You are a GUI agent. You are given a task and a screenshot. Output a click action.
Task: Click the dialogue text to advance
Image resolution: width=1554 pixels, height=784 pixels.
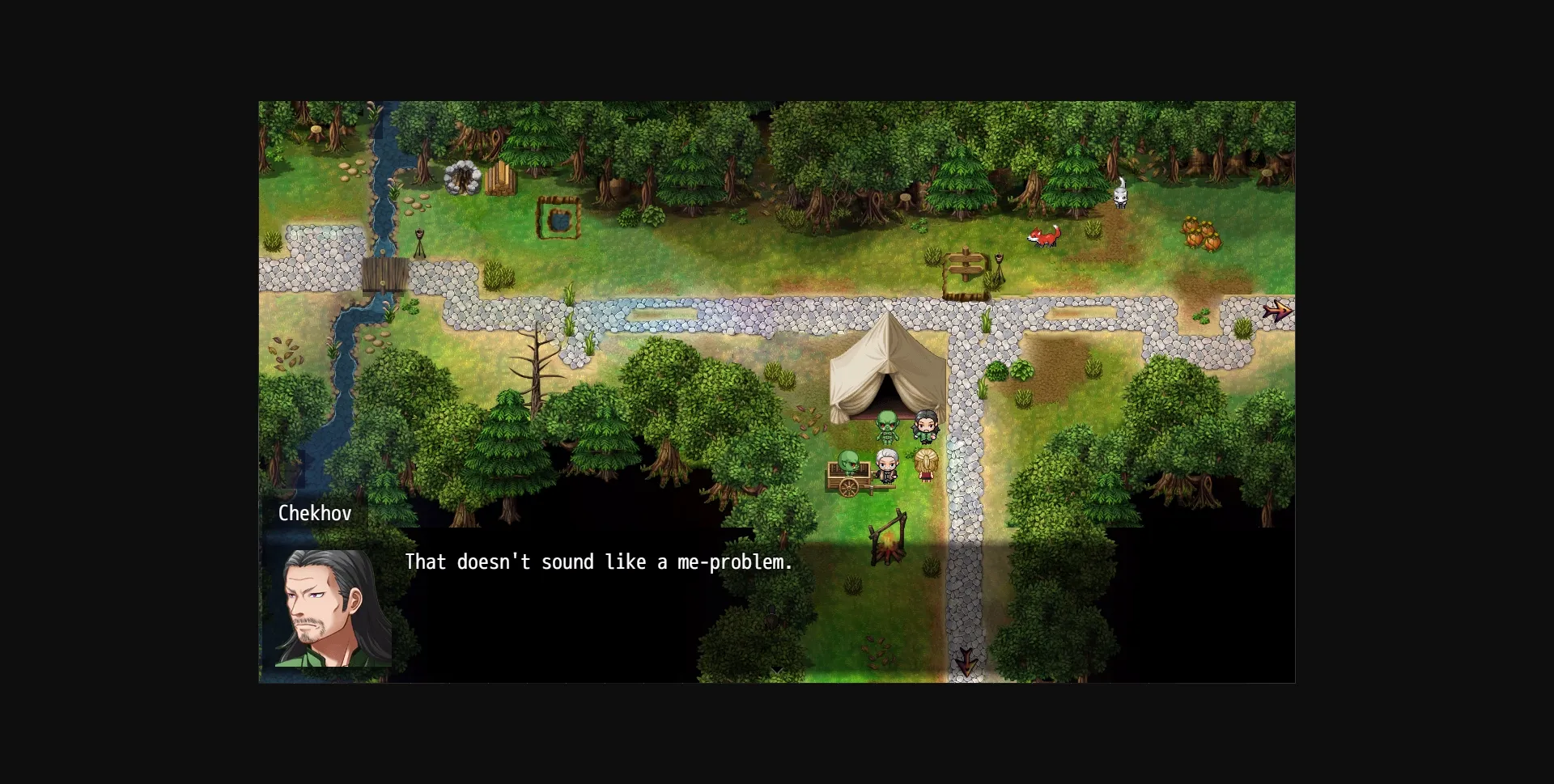pos(599,562)
